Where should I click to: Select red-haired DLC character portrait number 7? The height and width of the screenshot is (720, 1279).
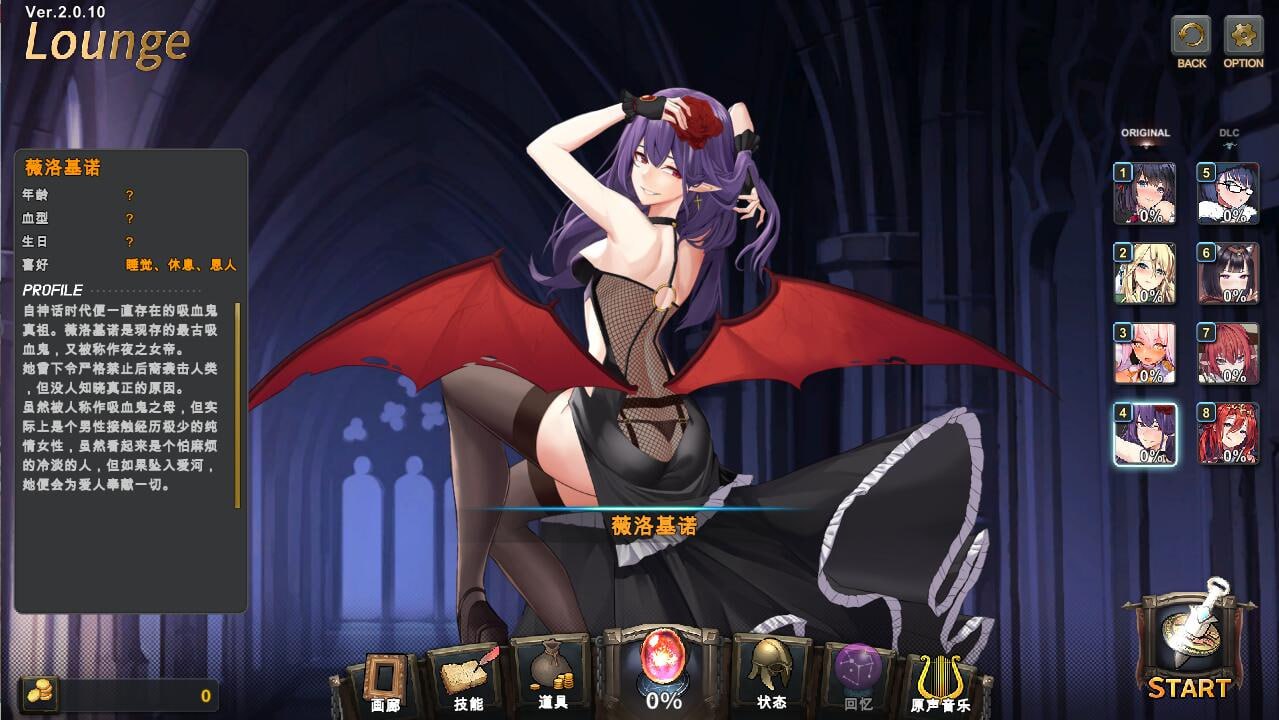[x=1228, y=353]
